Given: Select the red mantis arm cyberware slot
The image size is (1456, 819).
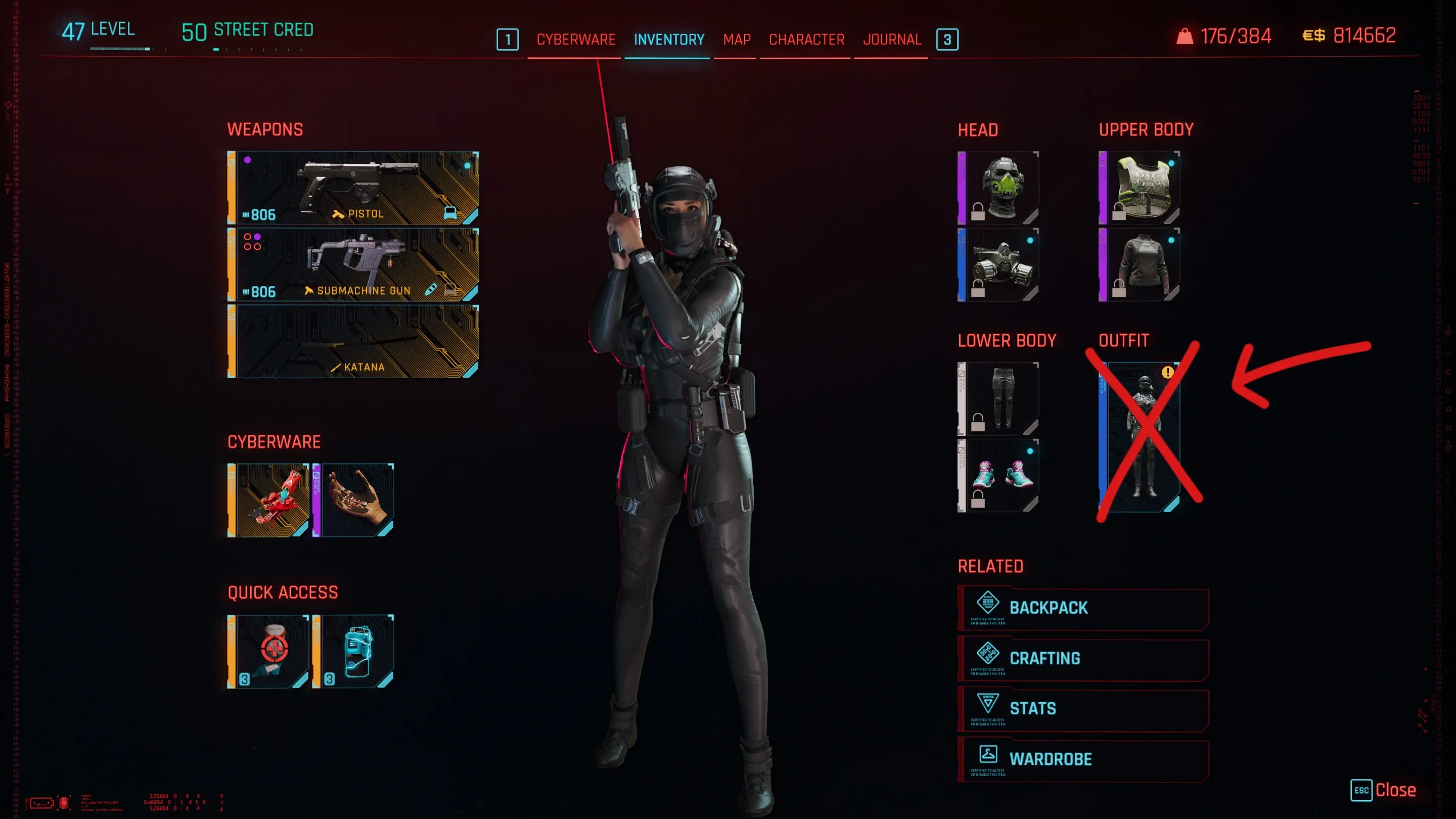Looking at the screenshot, I should 269,500.
